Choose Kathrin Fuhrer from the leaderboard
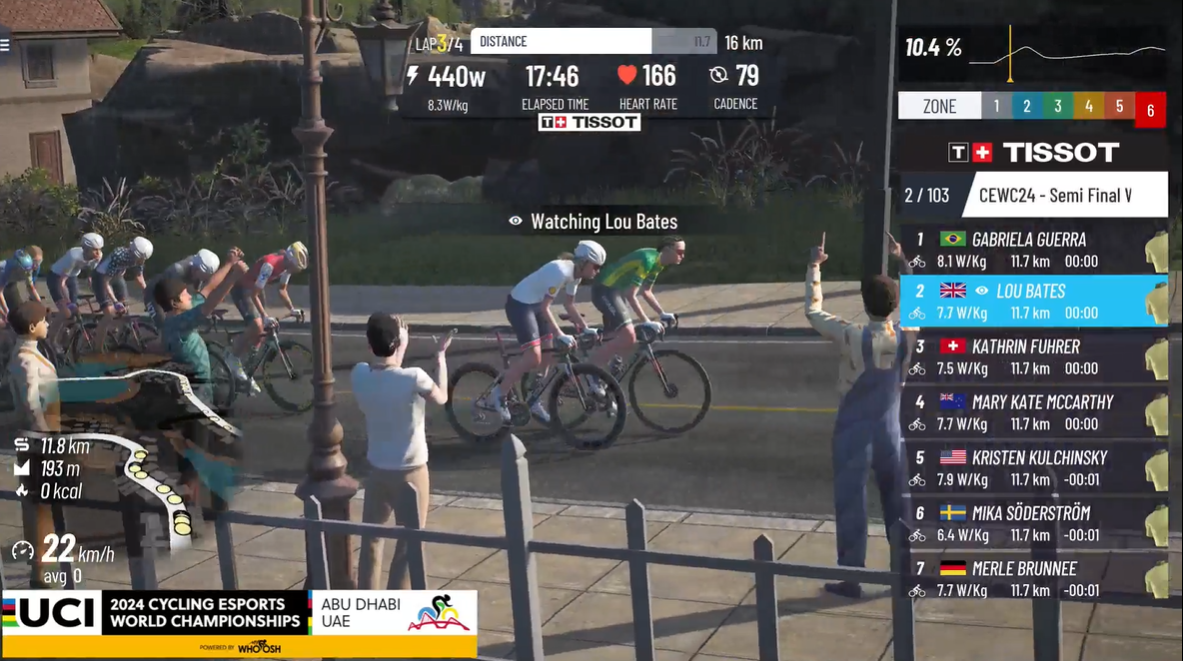The height and width of the screenshot is (661, 1183). [1029, 357]
